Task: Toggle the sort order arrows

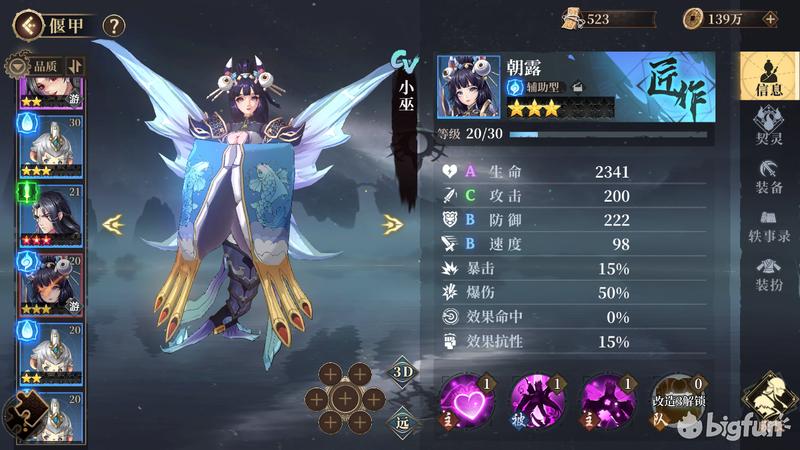Action: pos(75,66)
